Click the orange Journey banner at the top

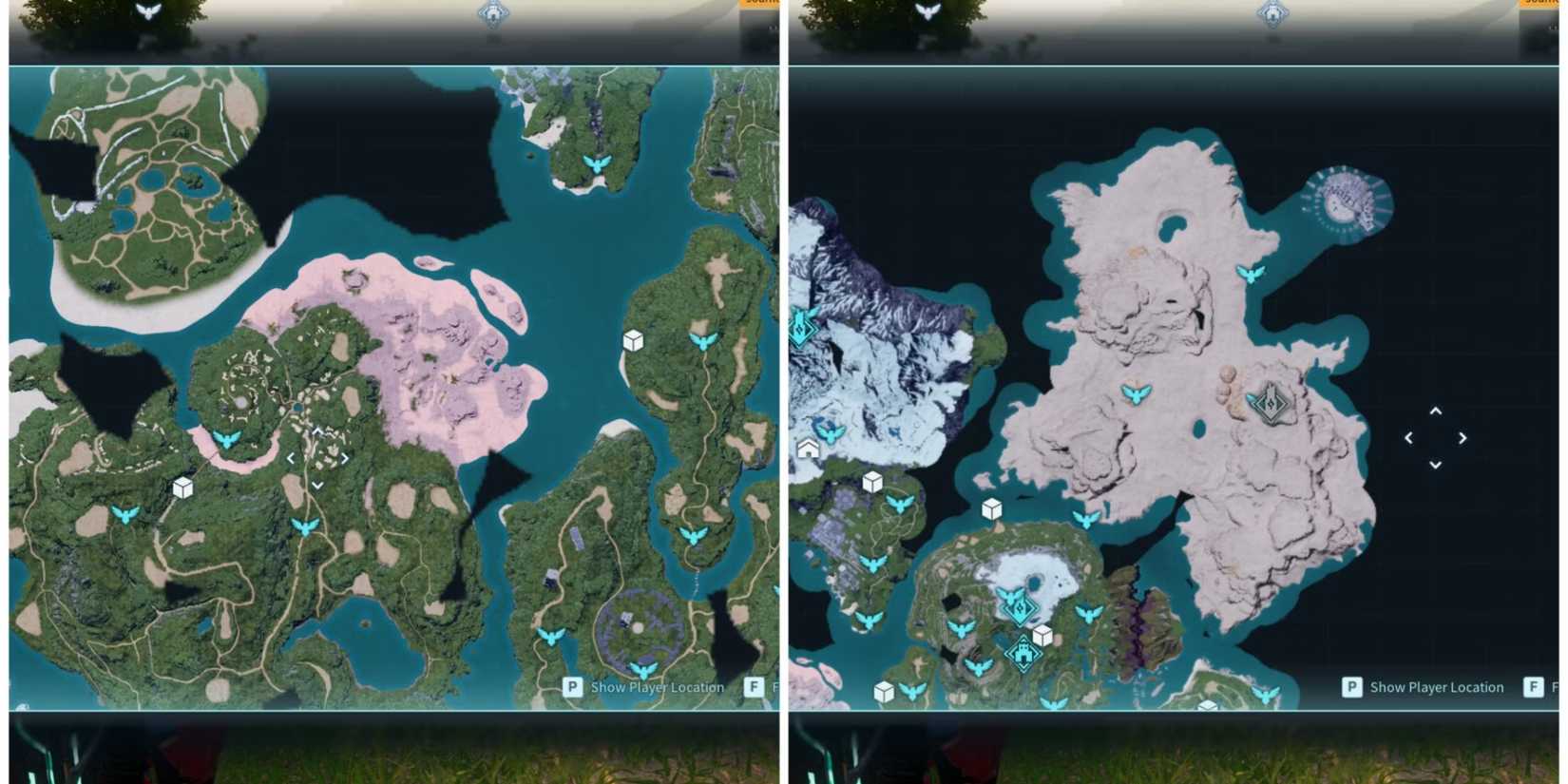coord(757,4)
